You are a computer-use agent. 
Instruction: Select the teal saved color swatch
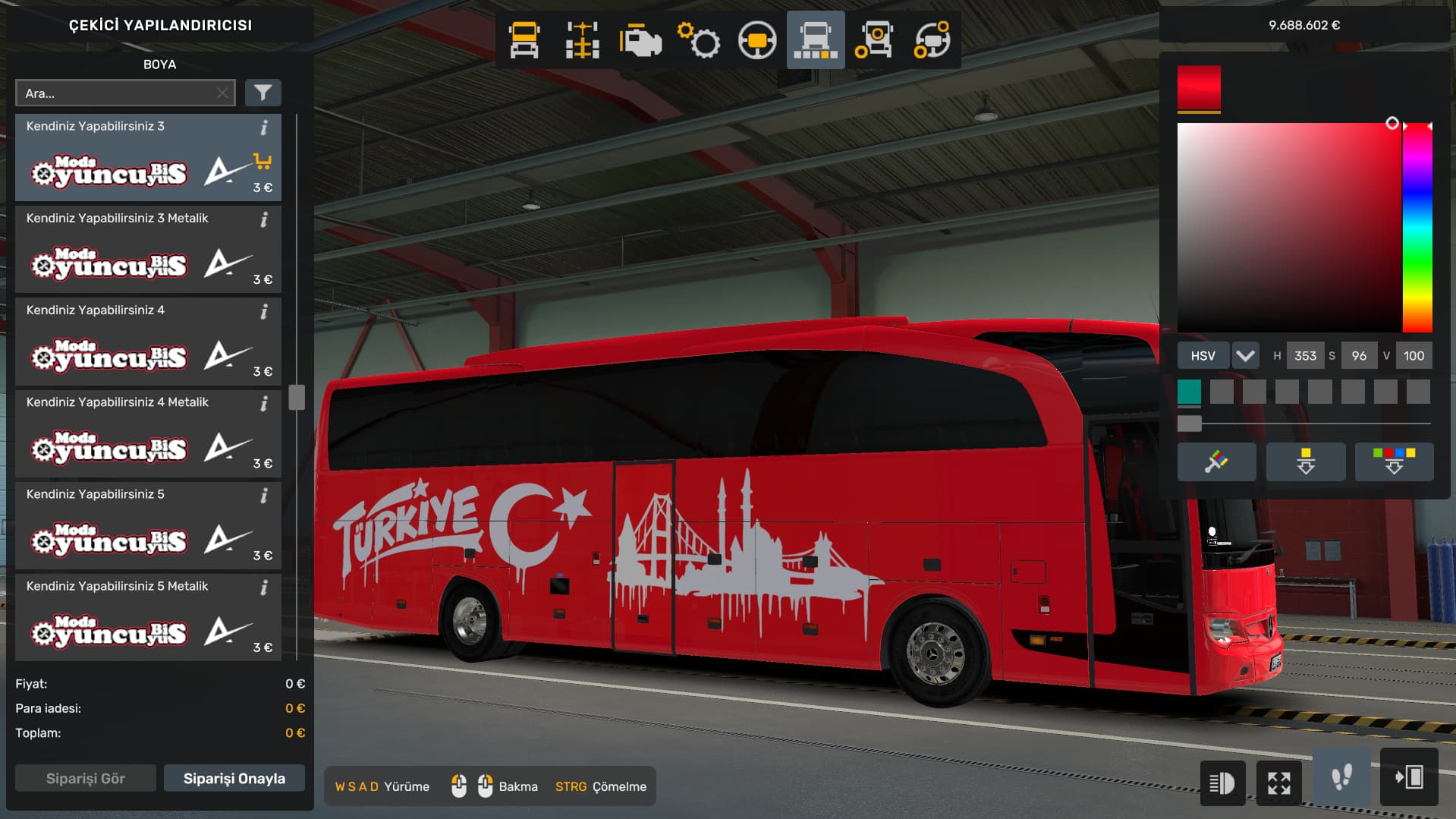tap(1189, 392)
